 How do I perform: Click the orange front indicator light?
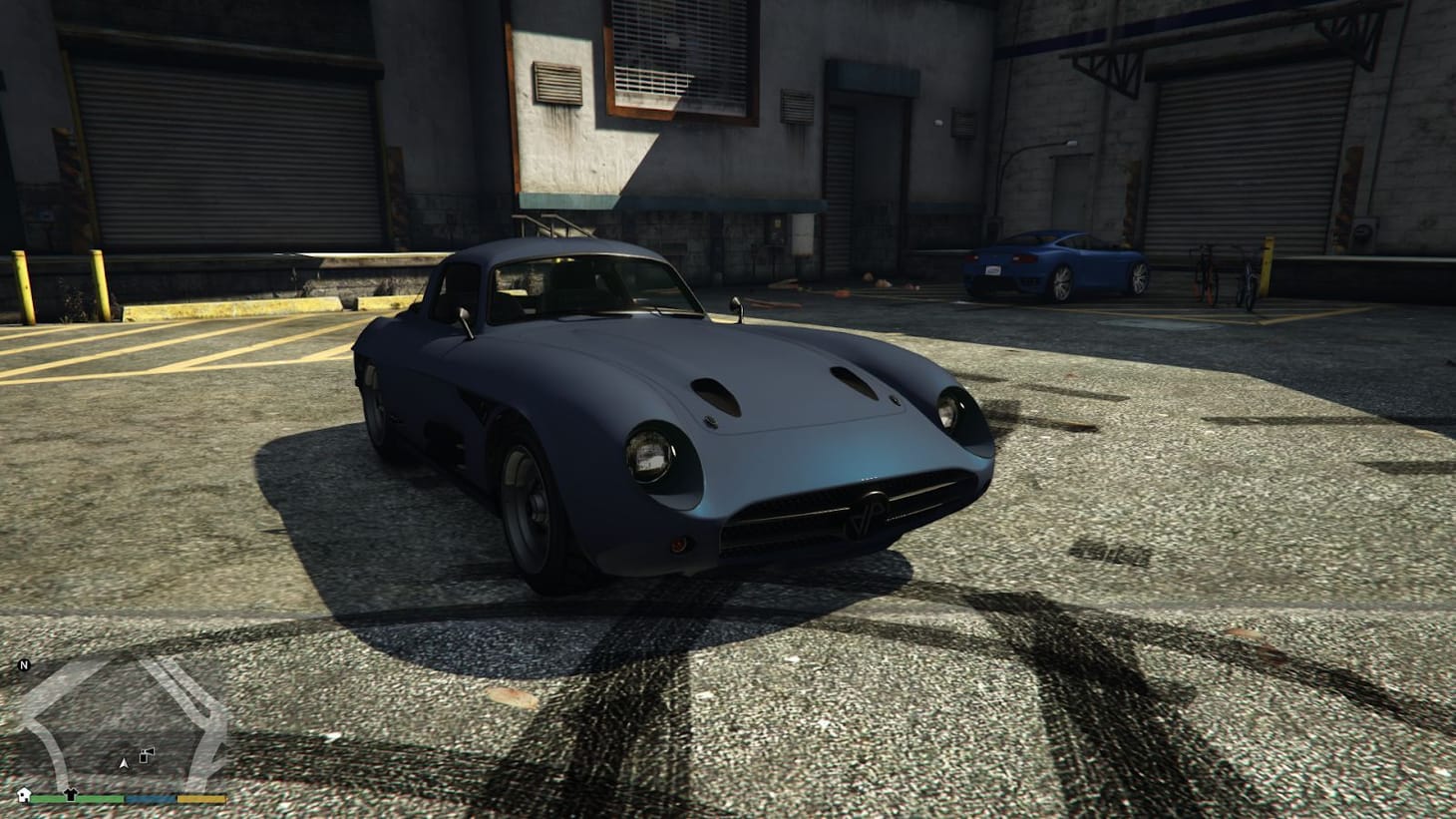click(x=679, y=544)
